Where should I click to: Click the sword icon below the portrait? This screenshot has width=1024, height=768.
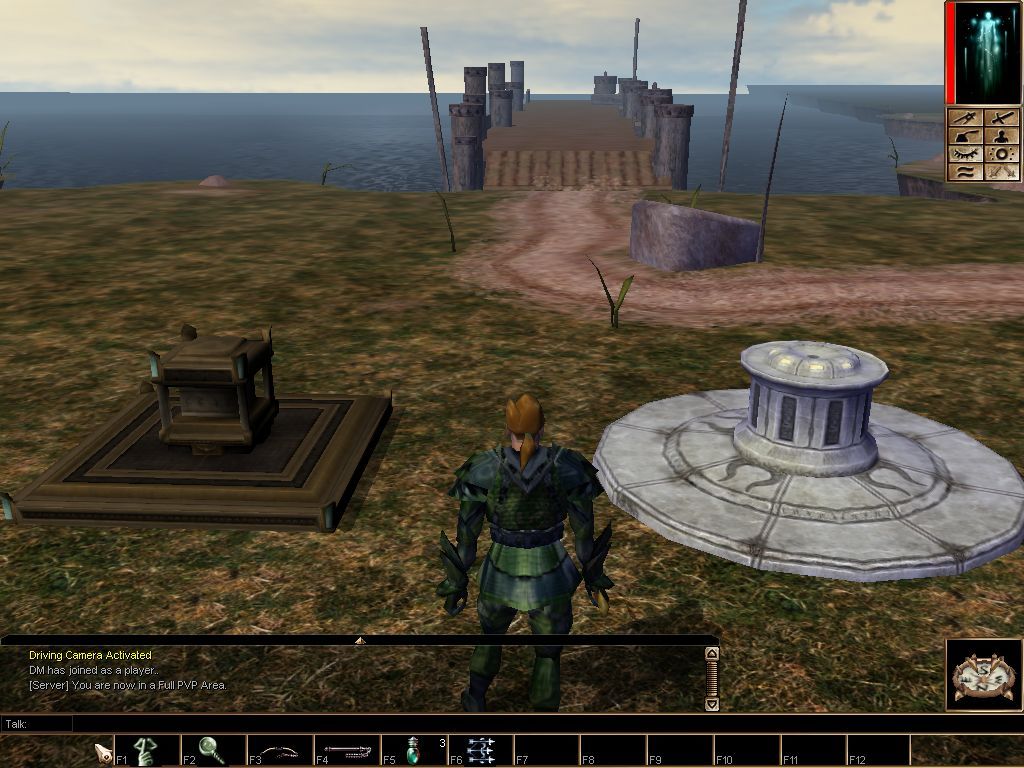tap(1003, 118)
